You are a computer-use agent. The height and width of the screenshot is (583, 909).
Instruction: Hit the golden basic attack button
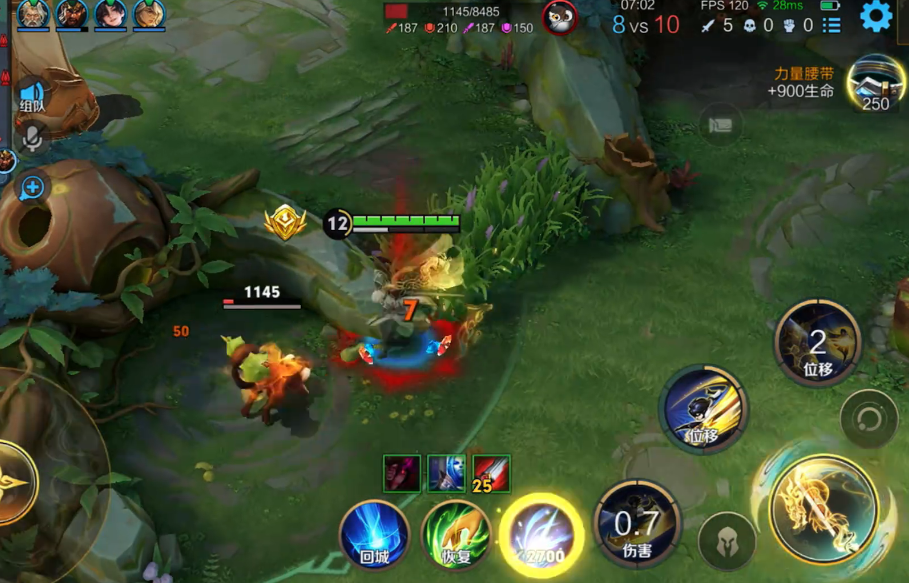click(822, 502)
